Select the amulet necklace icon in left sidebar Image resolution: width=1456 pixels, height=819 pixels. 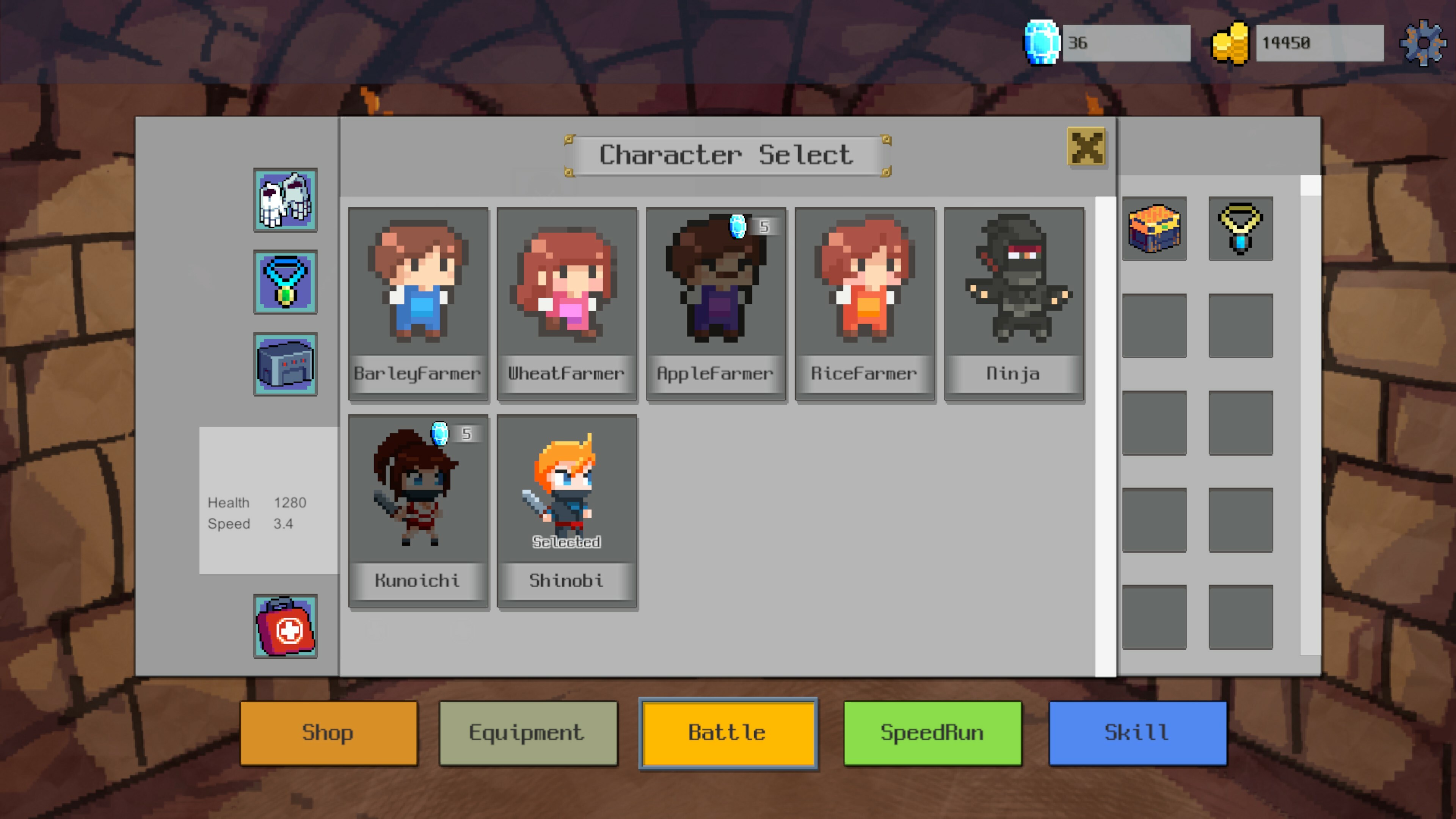pos(286,281)
